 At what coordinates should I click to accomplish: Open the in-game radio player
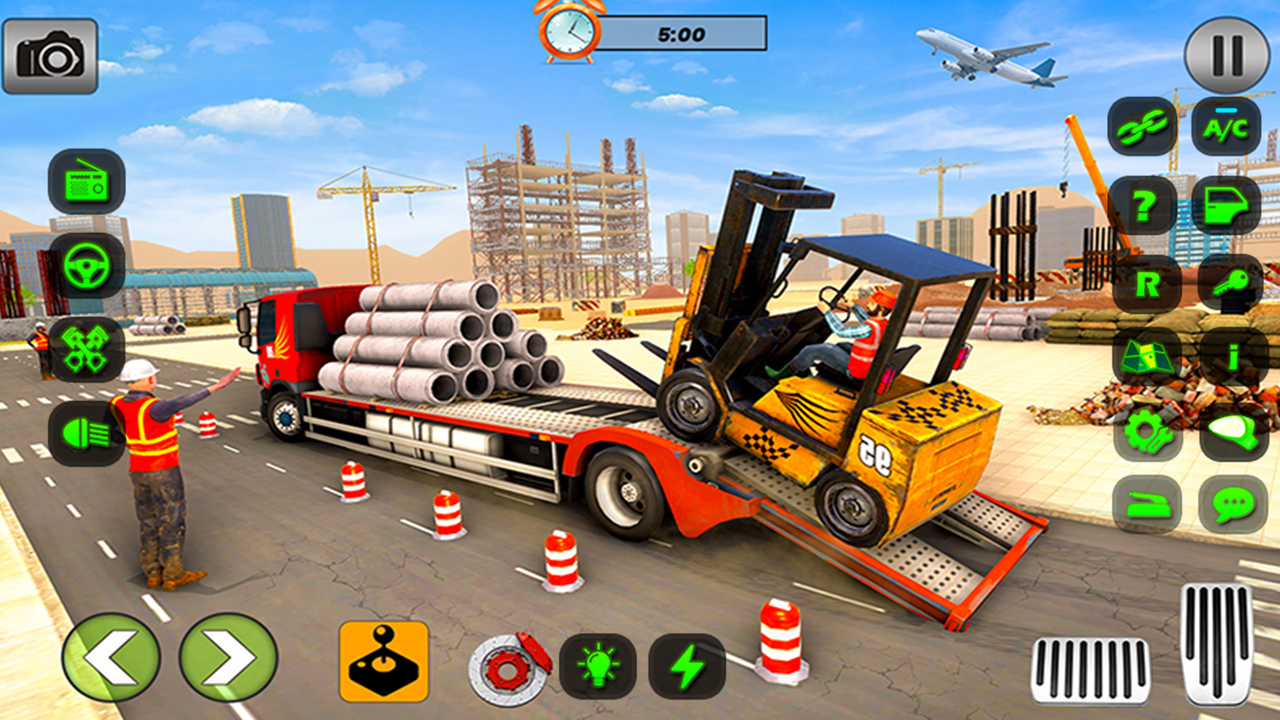[85, 187]
